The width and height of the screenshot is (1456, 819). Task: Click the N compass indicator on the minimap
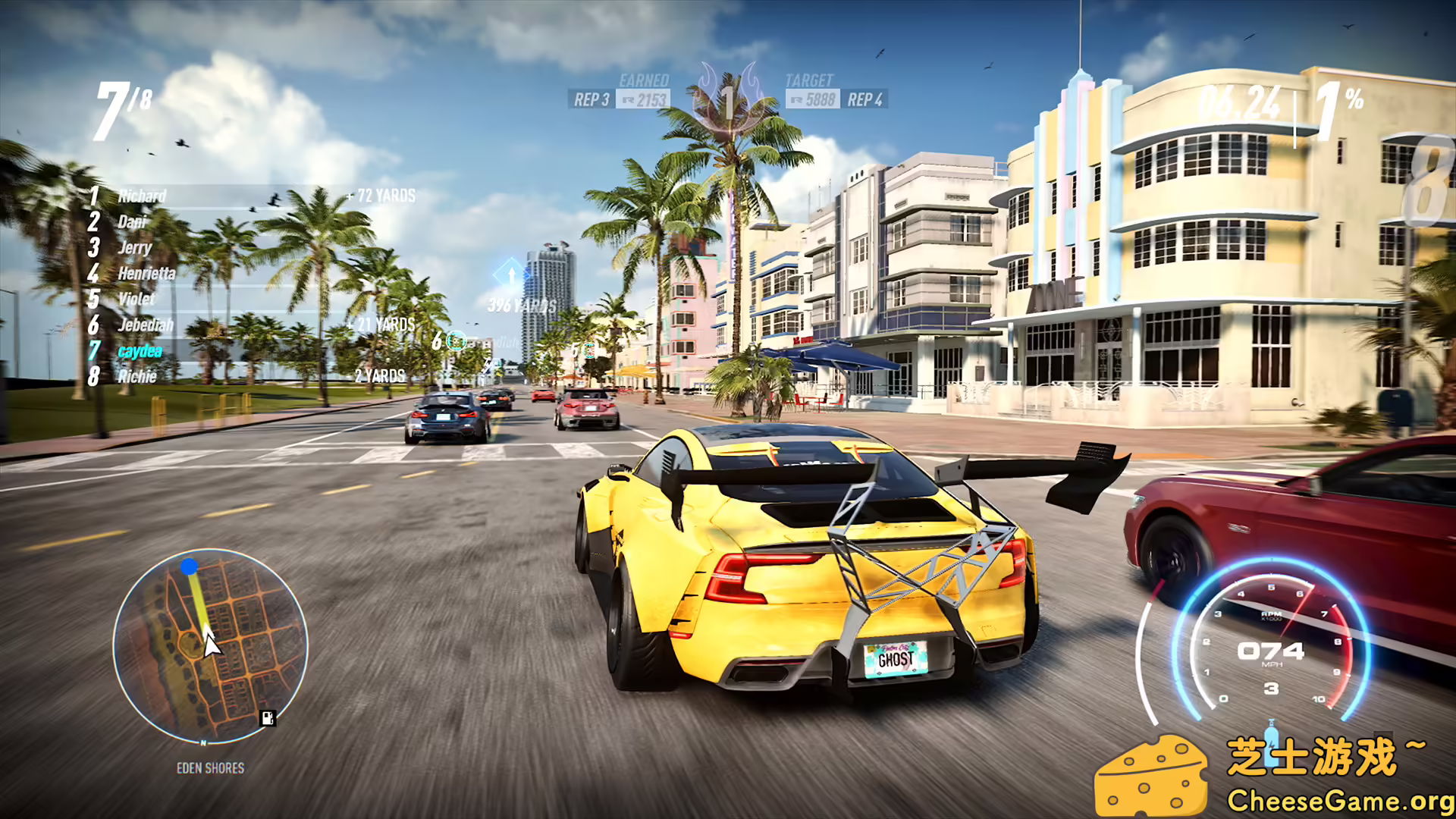(x=203, y=742)
